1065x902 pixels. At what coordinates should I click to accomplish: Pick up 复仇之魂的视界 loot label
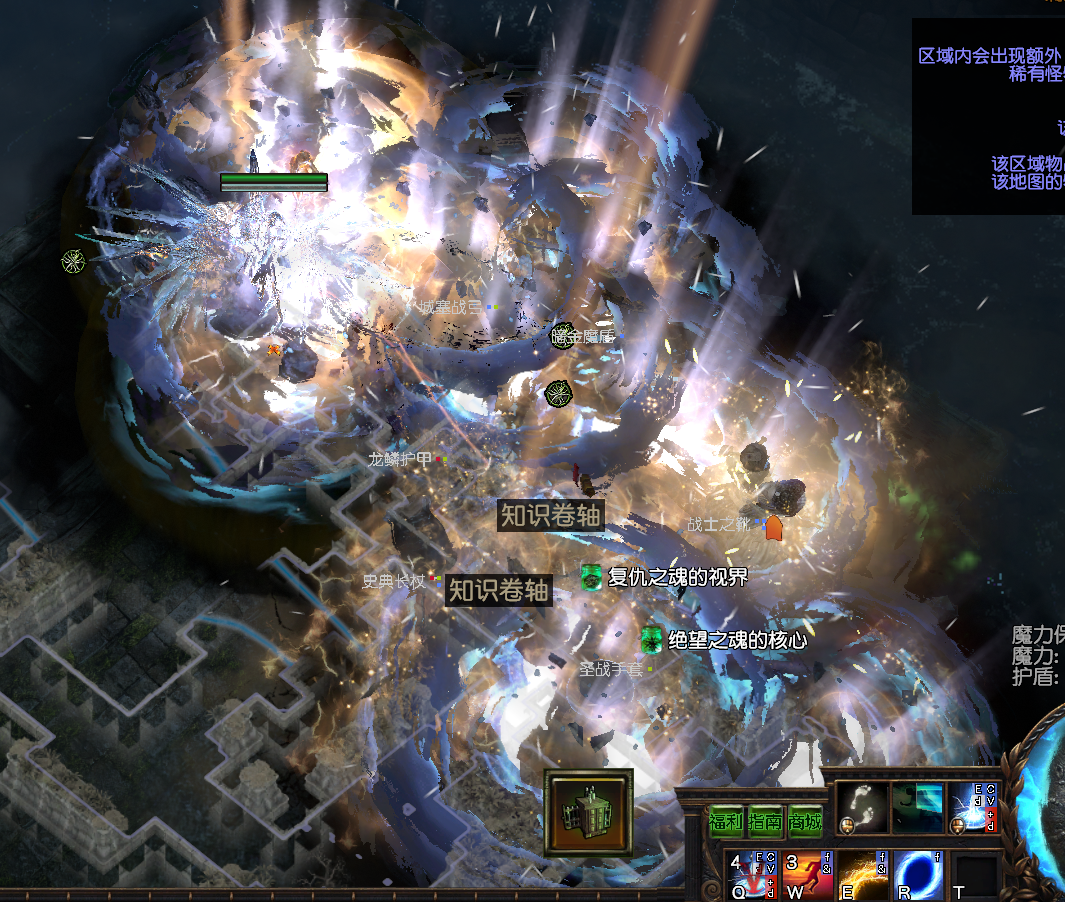[x=677, y=577]
